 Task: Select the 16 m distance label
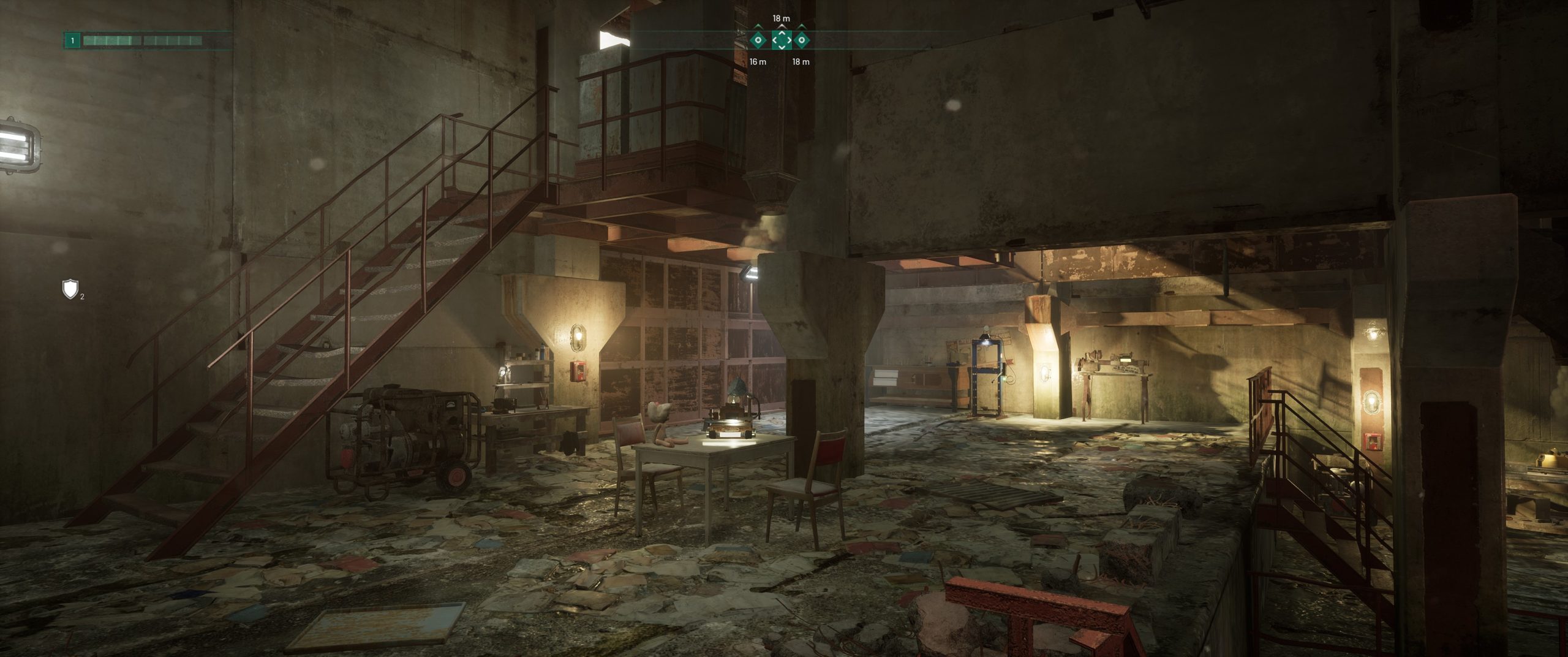pos(758,62)
